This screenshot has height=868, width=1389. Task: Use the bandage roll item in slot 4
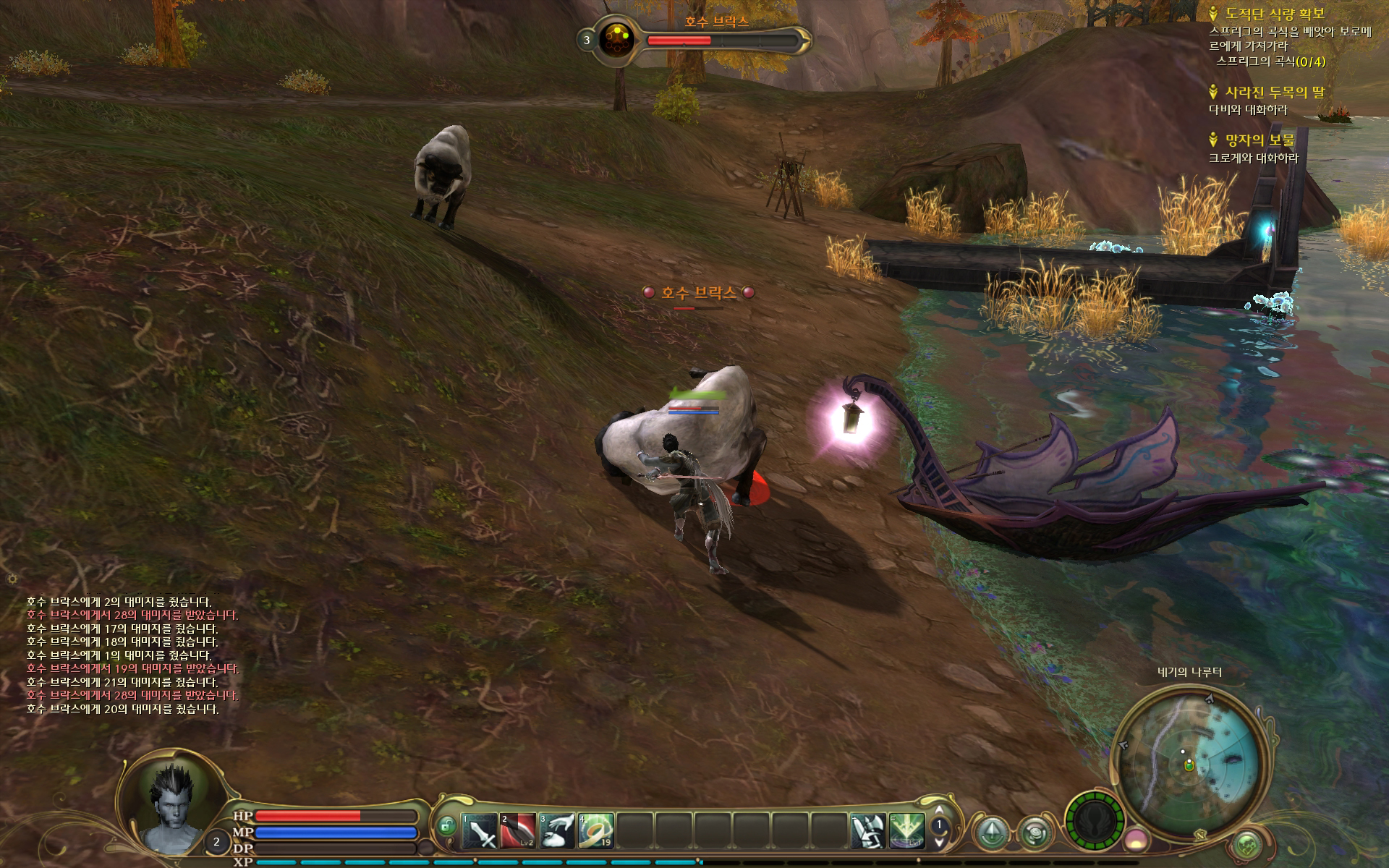click(596, 831)
